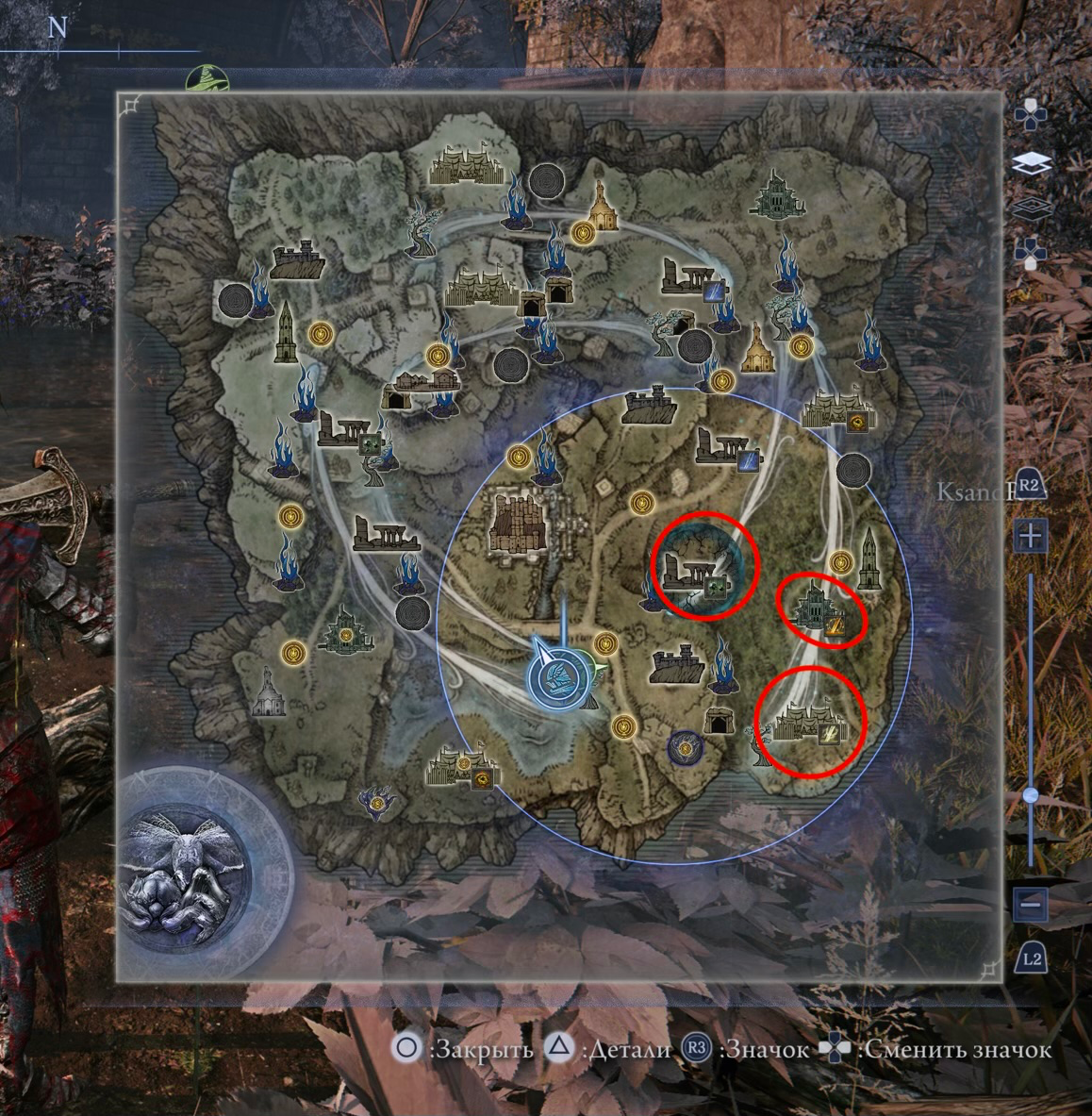
Task: Switch to the lower map layer icon
Action: [1032, 206]
